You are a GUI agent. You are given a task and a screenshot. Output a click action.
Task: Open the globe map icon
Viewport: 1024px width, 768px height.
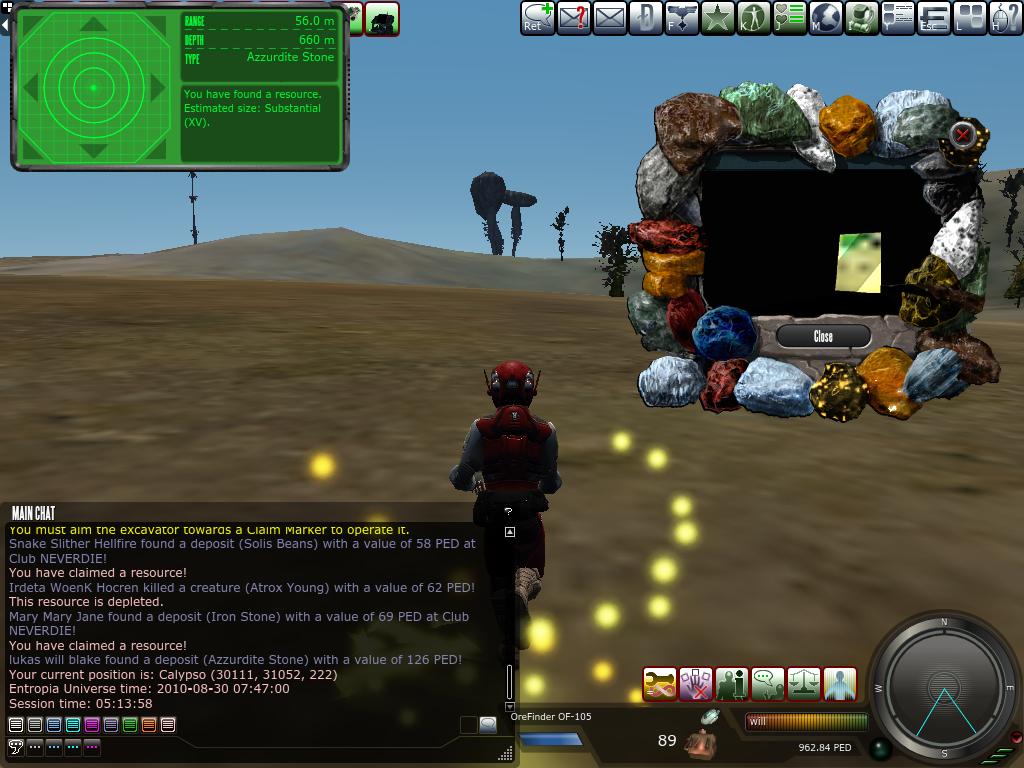[x=826, y=18]
